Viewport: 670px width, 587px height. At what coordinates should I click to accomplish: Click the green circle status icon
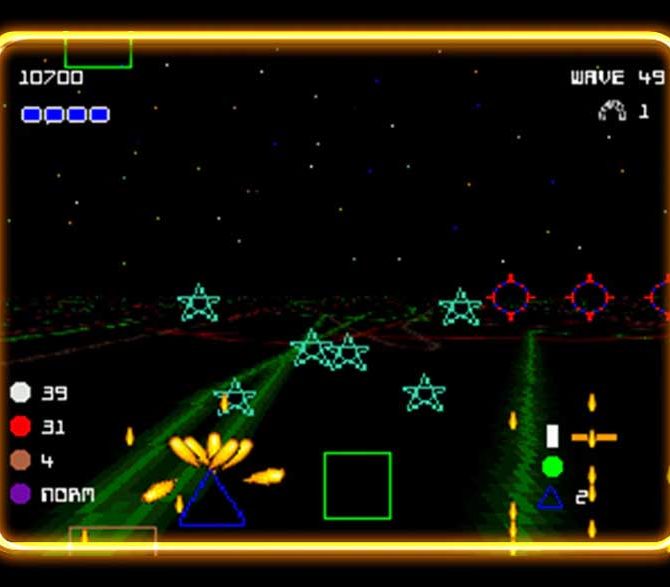[552, 466]
